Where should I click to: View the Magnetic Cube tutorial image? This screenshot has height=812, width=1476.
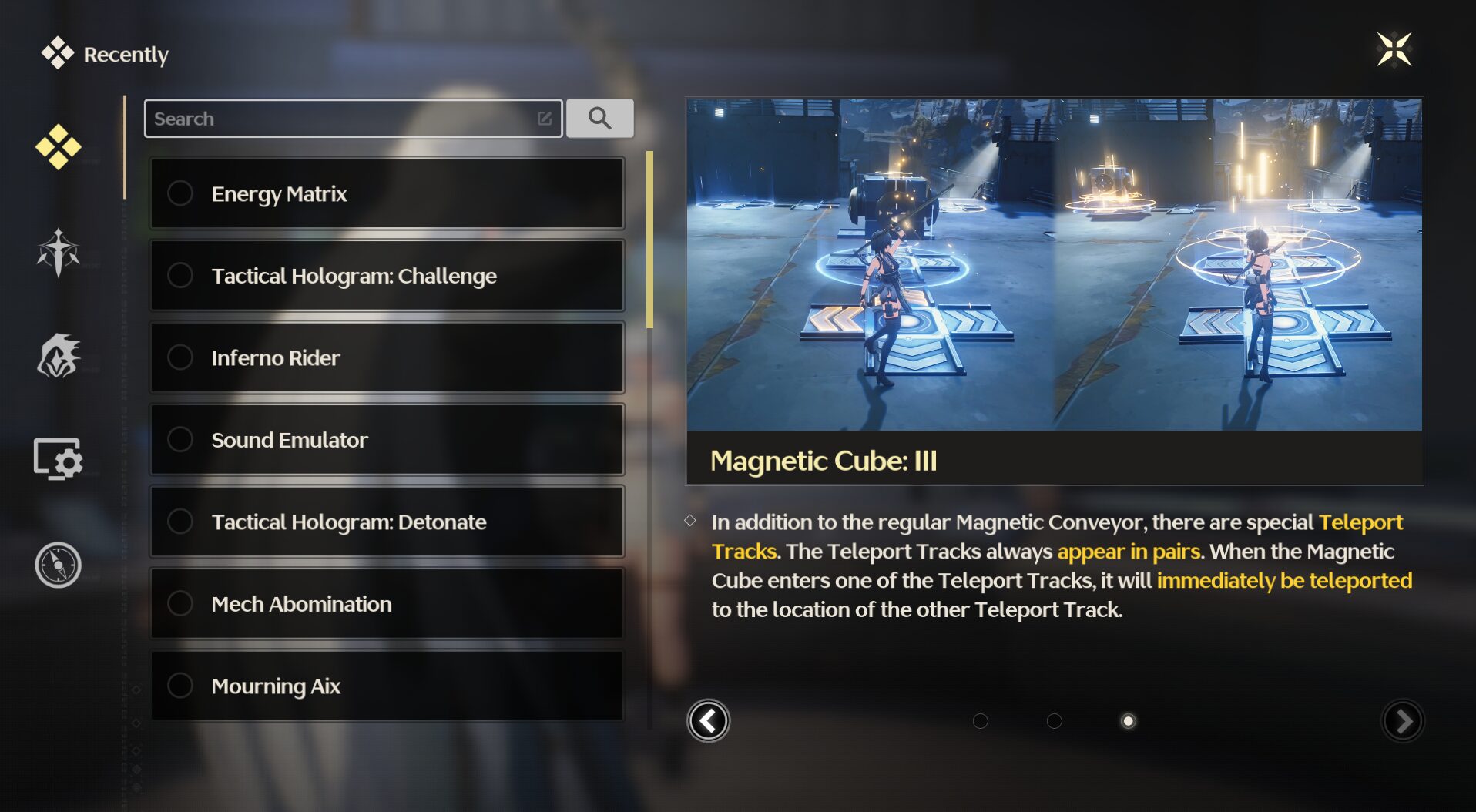tap(1054, 264)
